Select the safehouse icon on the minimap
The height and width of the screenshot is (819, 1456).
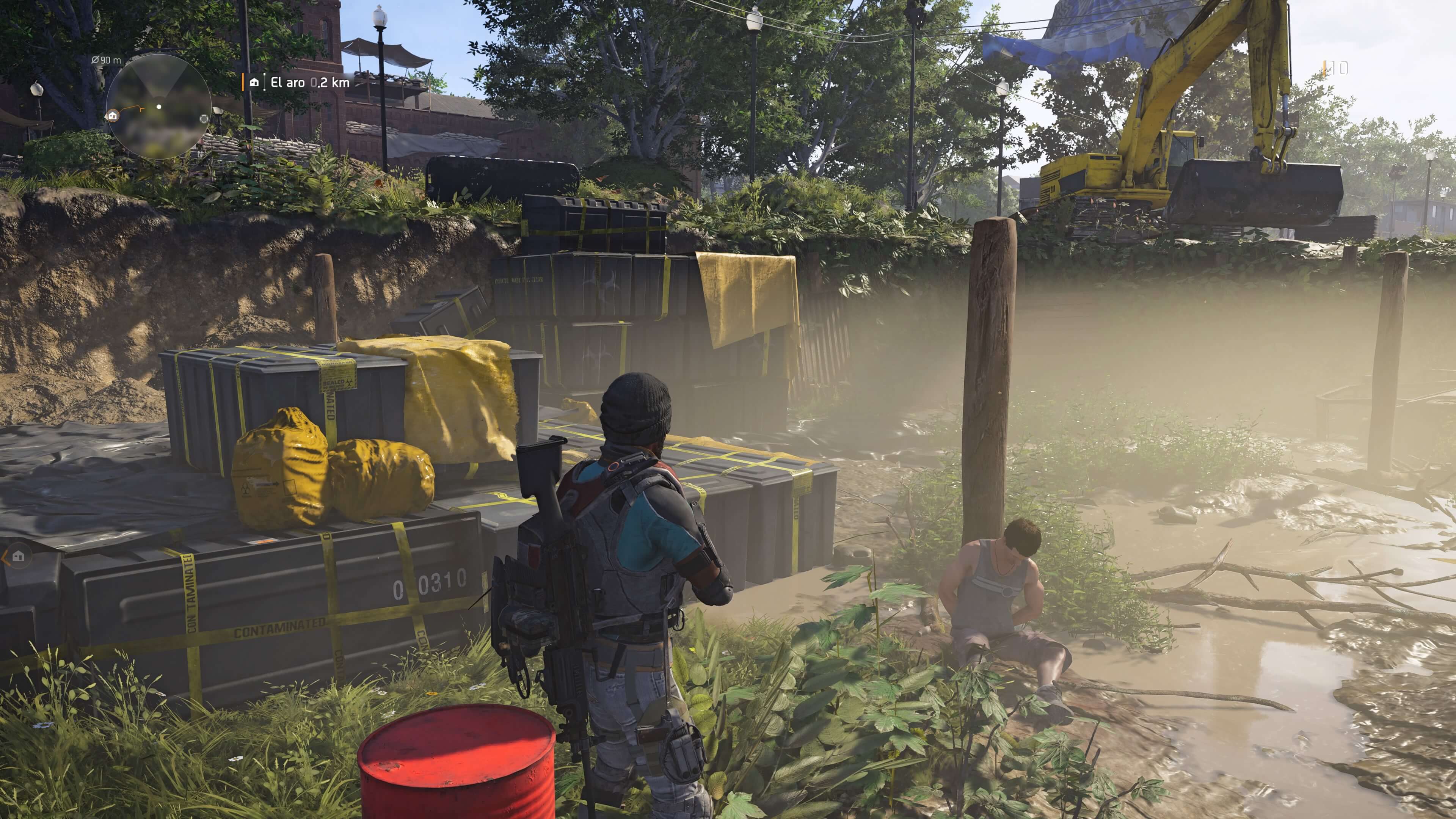click(x=113, y=117)
